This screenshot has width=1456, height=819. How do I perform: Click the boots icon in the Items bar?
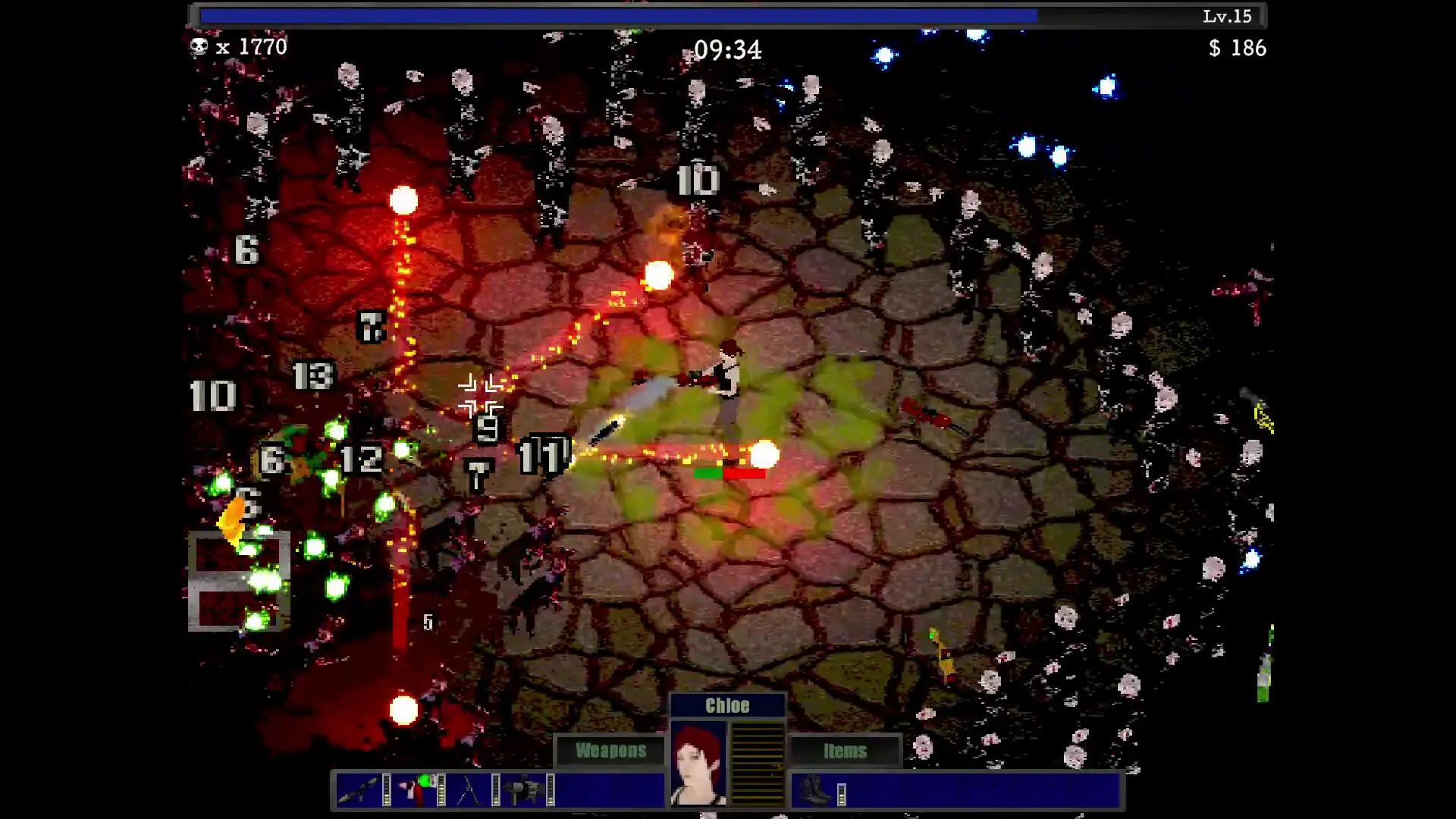click(811, 789)
